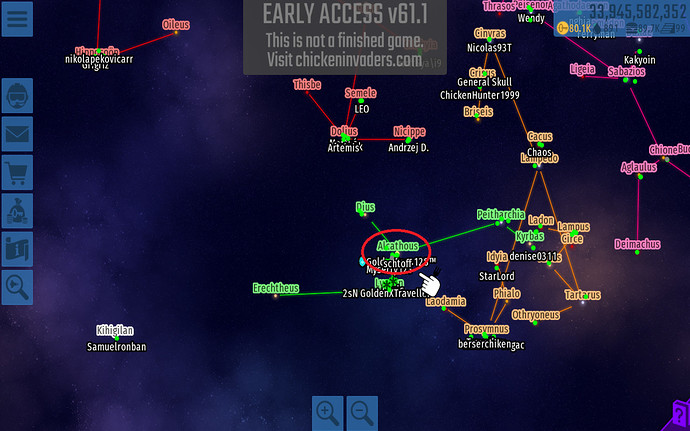This screenshot has width=690, height=431.
Task: Zoom out of the galaxy map
Action: [362, 411]
